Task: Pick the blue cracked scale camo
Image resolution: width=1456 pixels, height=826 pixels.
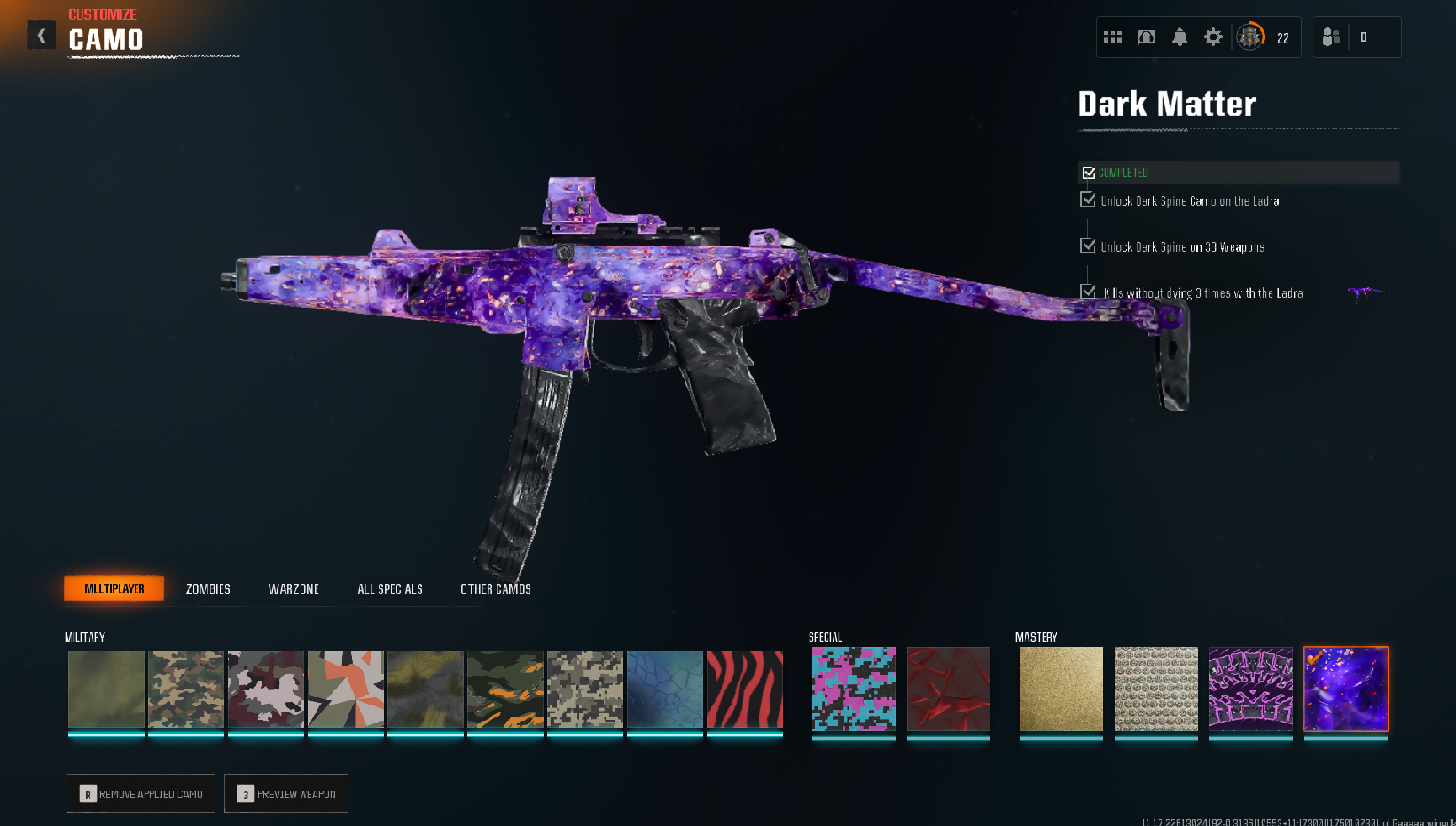Action: pyautogui.click(x=665, y=689)
